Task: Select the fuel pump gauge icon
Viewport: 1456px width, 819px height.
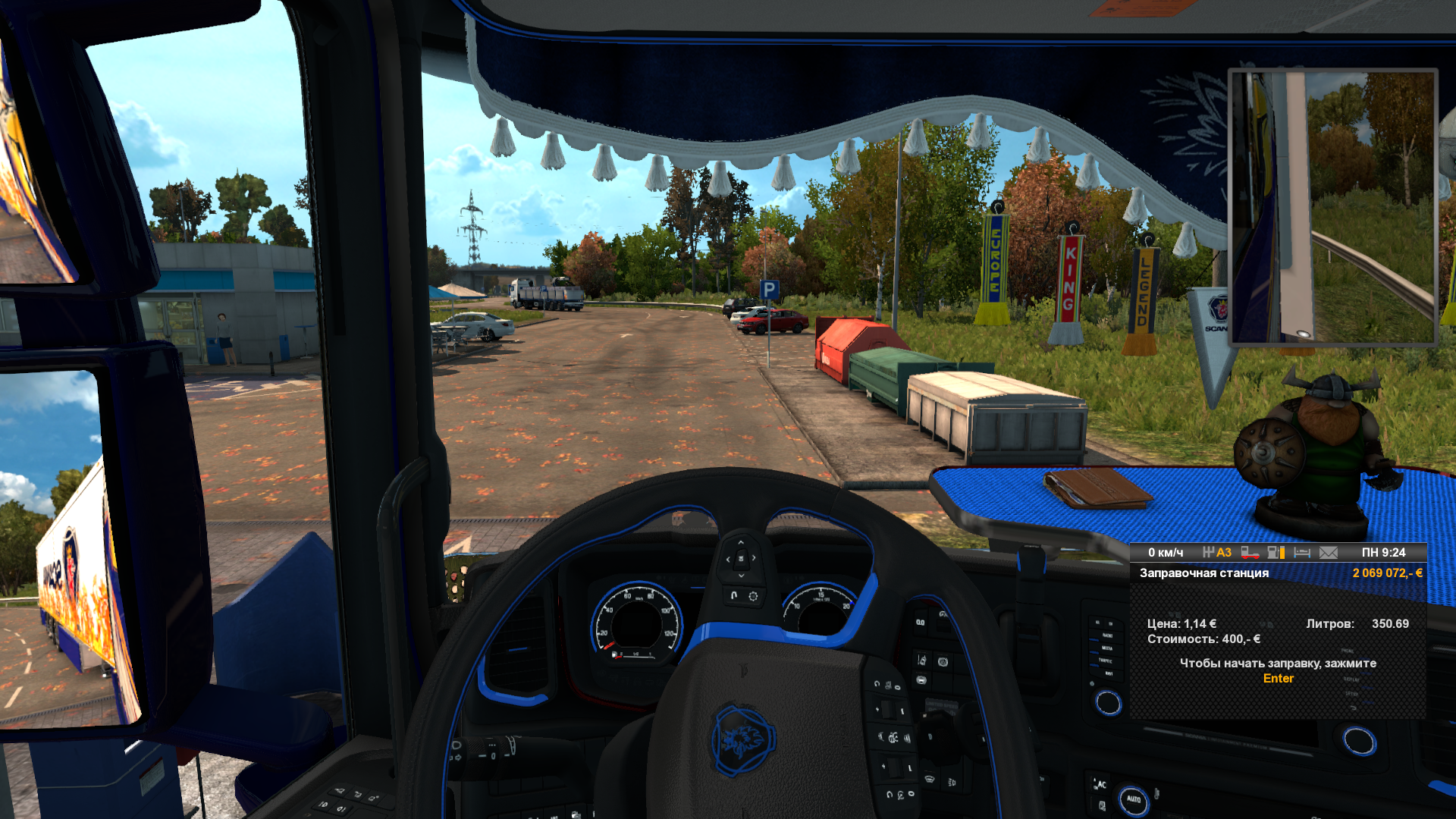Action: coord(1276,553)
